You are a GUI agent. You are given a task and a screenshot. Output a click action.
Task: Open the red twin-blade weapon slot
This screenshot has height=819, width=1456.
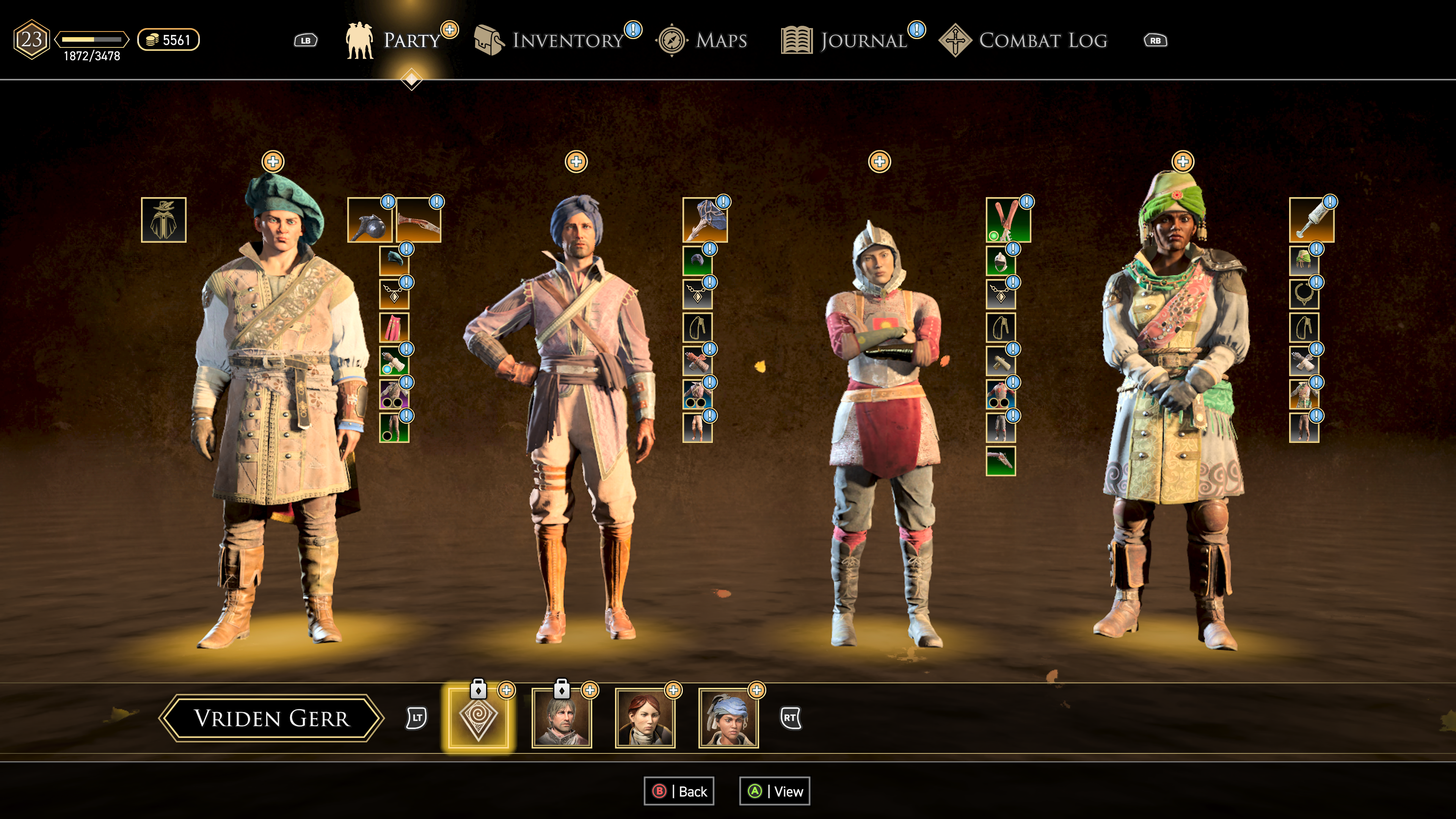(1008, 220)
